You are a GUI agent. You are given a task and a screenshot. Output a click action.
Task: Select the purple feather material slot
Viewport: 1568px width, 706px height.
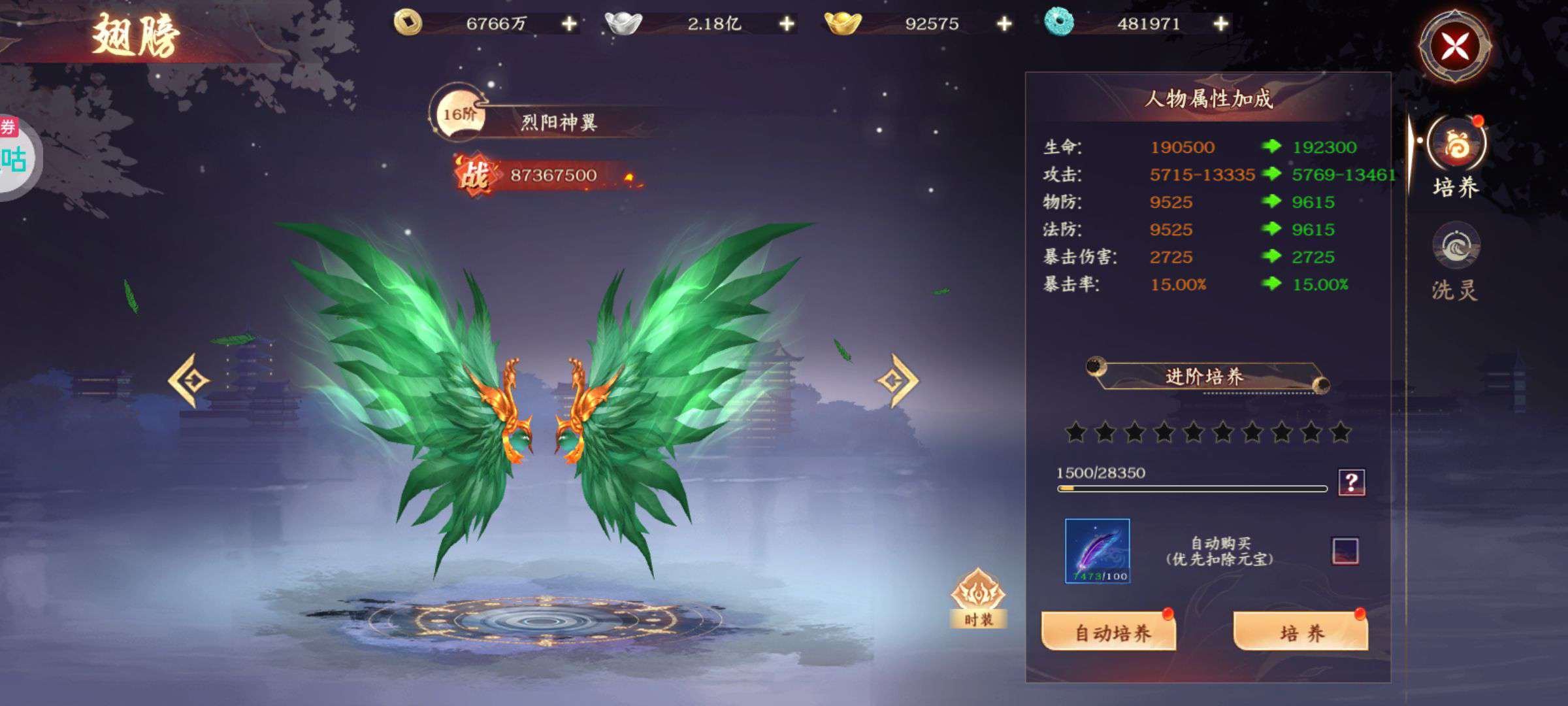pyautogui.click(x=1098, y=550)
